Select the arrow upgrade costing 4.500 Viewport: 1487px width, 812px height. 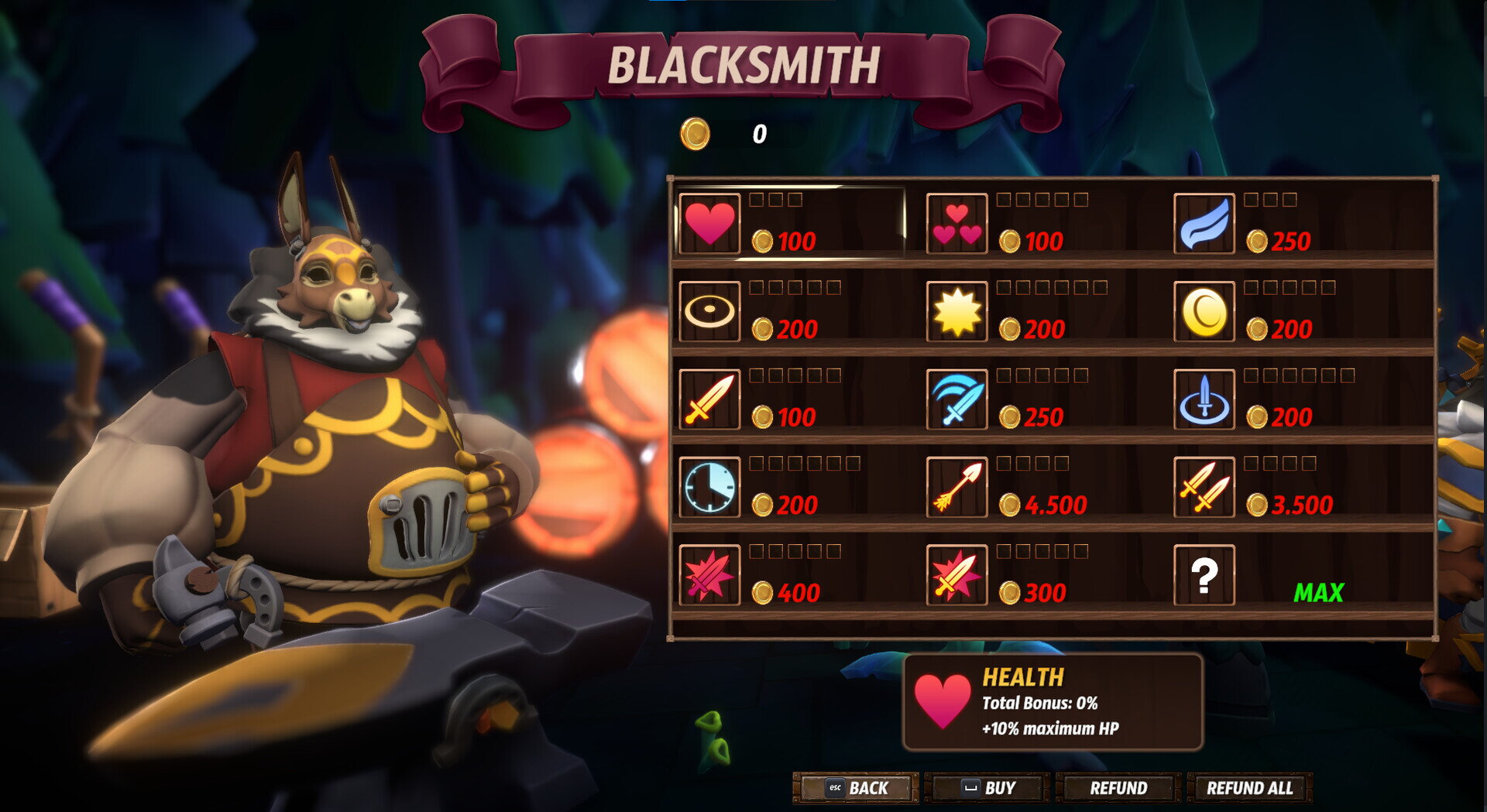click(x=956, y=487)
